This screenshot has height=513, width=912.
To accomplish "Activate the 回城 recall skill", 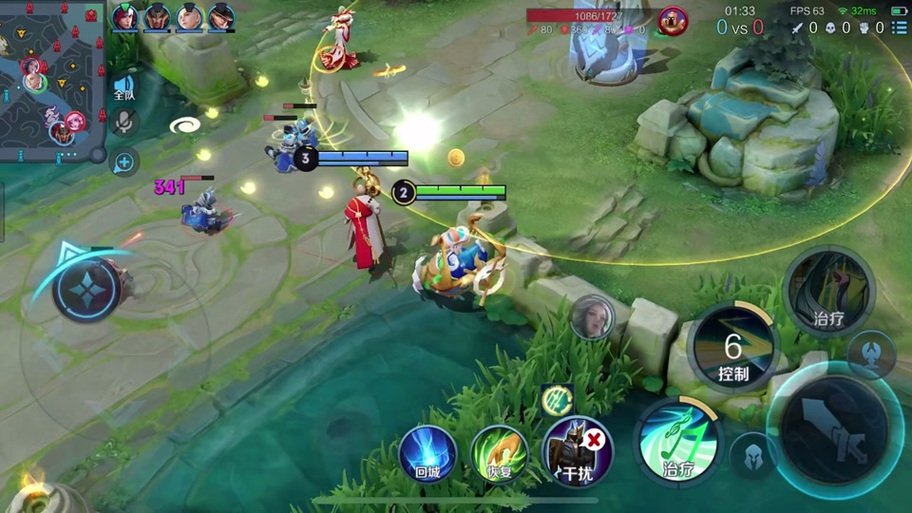I will pyautogui.click(x=428, y=455).
